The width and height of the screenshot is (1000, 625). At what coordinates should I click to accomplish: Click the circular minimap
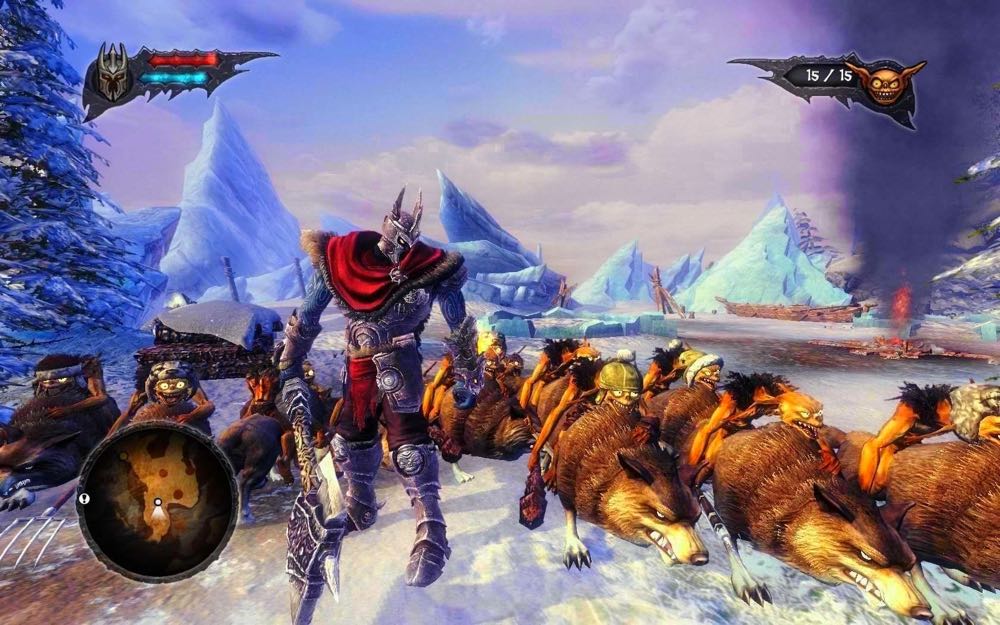pos(157,500)
